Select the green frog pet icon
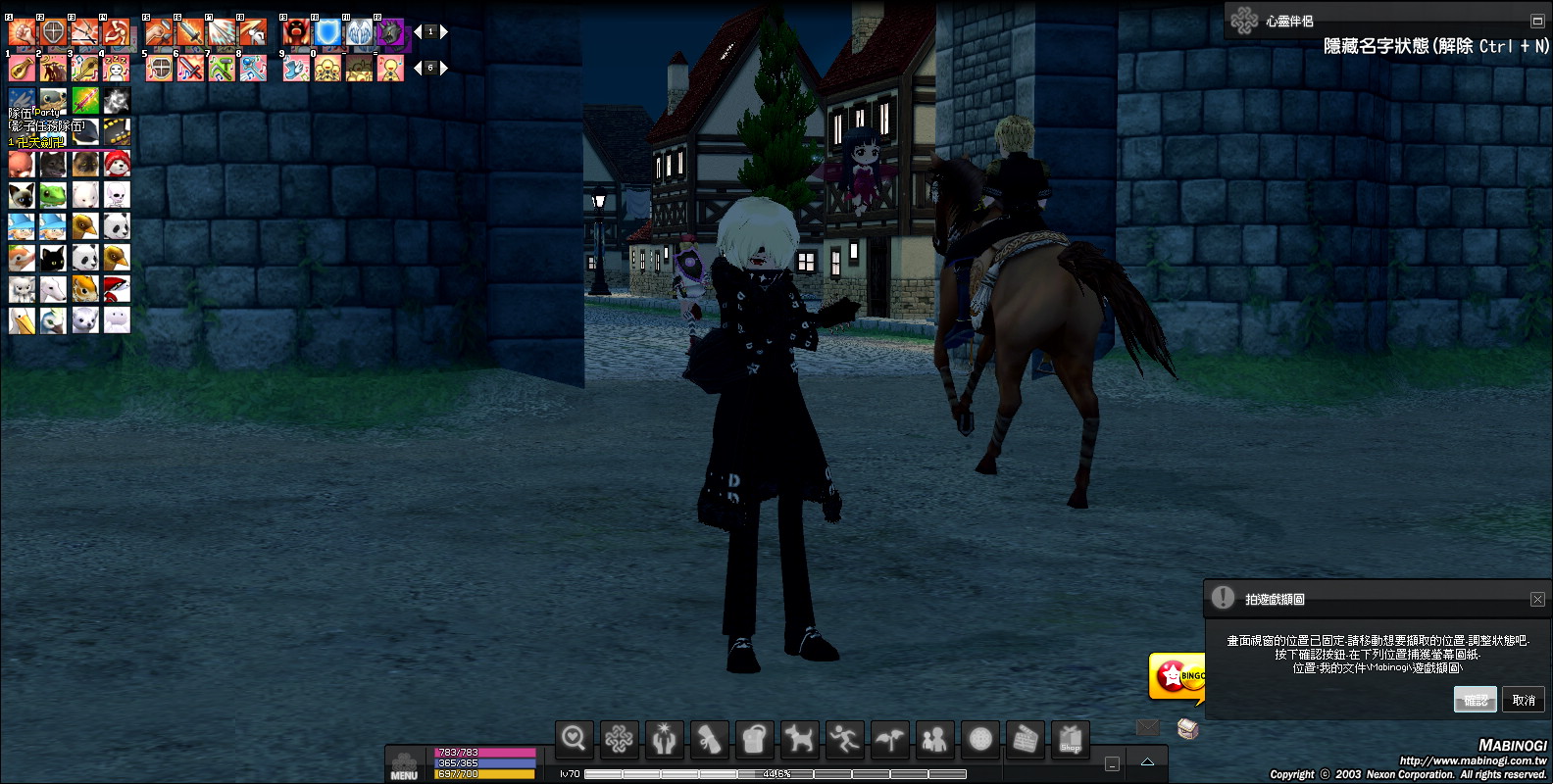The image size is (1553, 784). pos(53,195)
